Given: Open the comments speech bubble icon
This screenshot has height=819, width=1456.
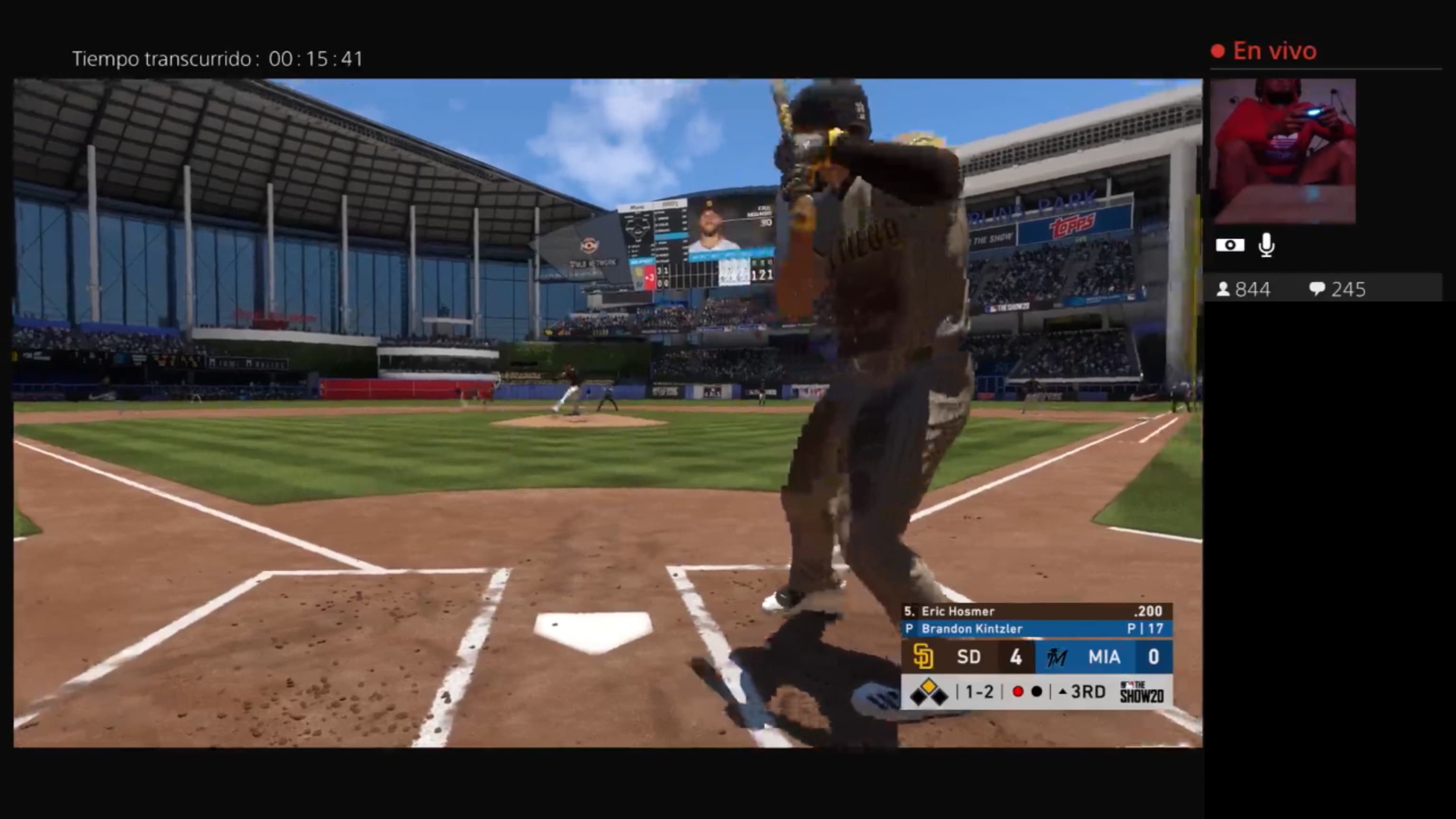Looking at the screenshot, I should pos(1317,289).
